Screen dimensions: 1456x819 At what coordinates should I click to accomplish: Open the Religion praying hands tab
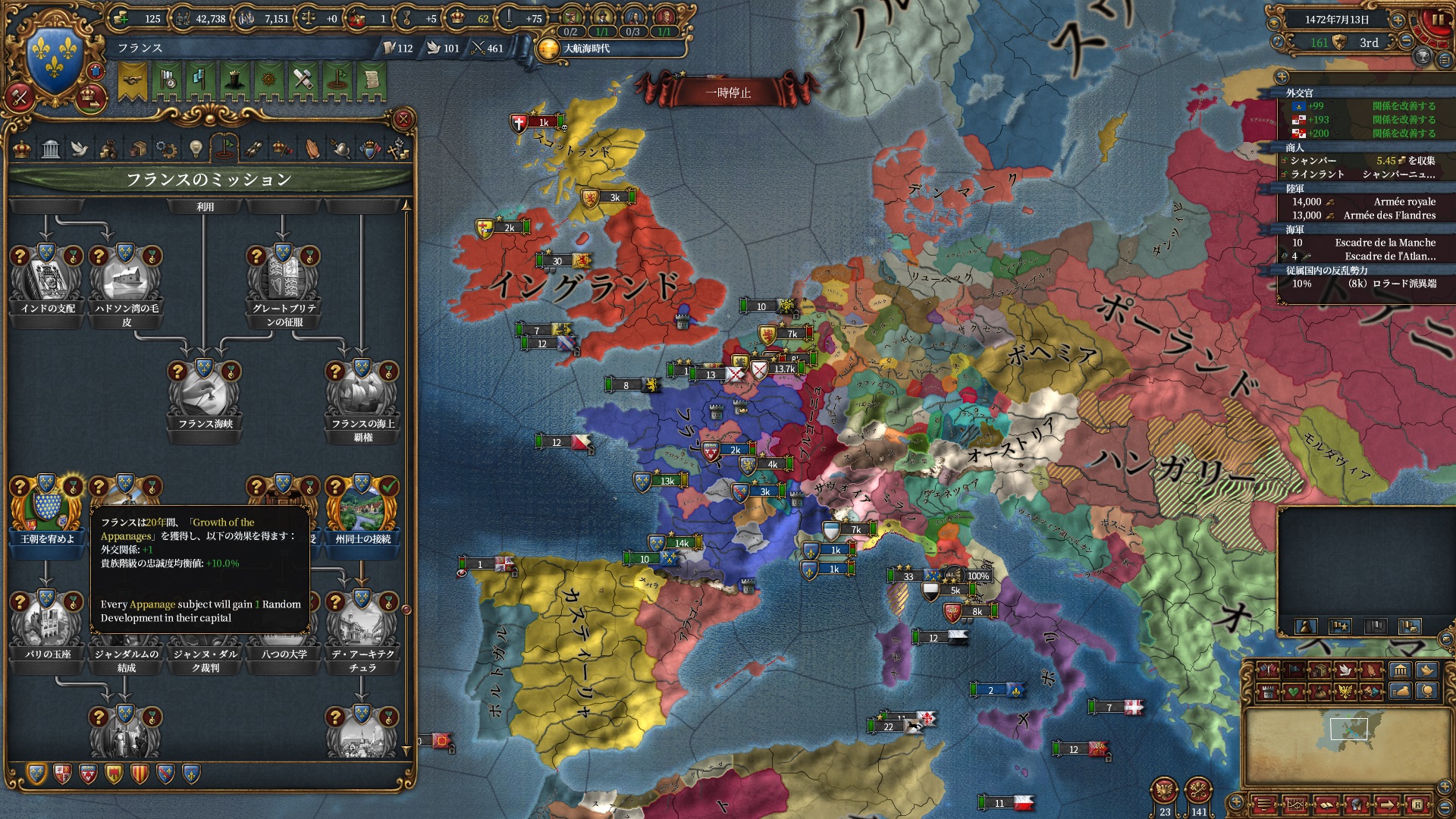click(312, 149)
